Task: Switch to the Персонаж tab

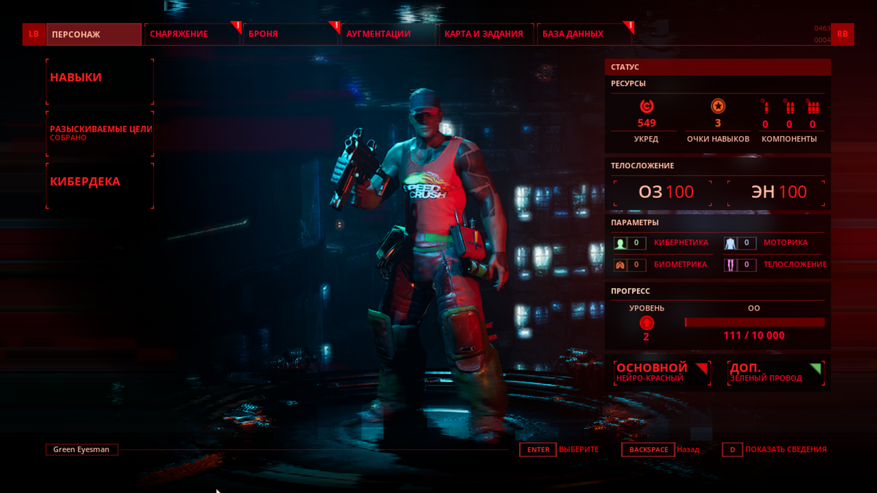Action: click(92, 34)
